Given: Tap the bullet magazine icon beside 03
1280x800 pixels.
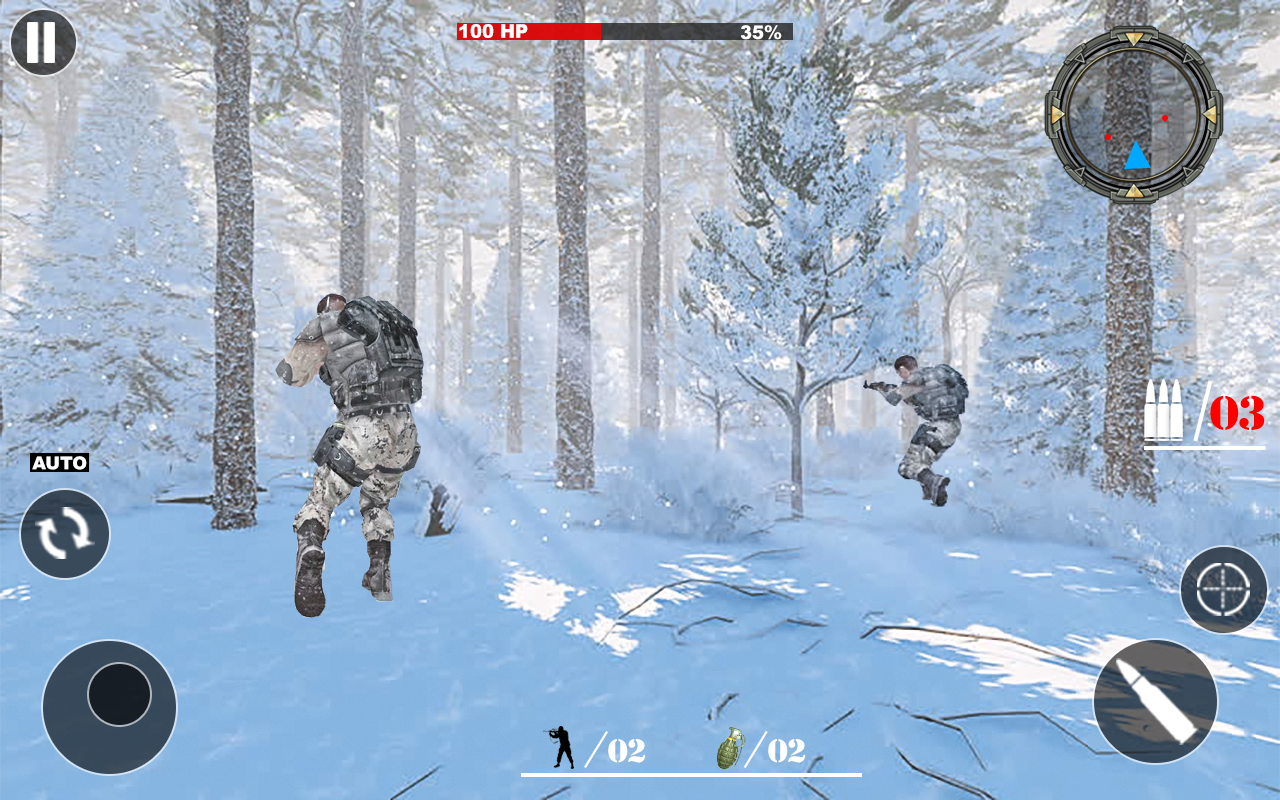Looking at the screenshot, I should tap(1167, 408).
